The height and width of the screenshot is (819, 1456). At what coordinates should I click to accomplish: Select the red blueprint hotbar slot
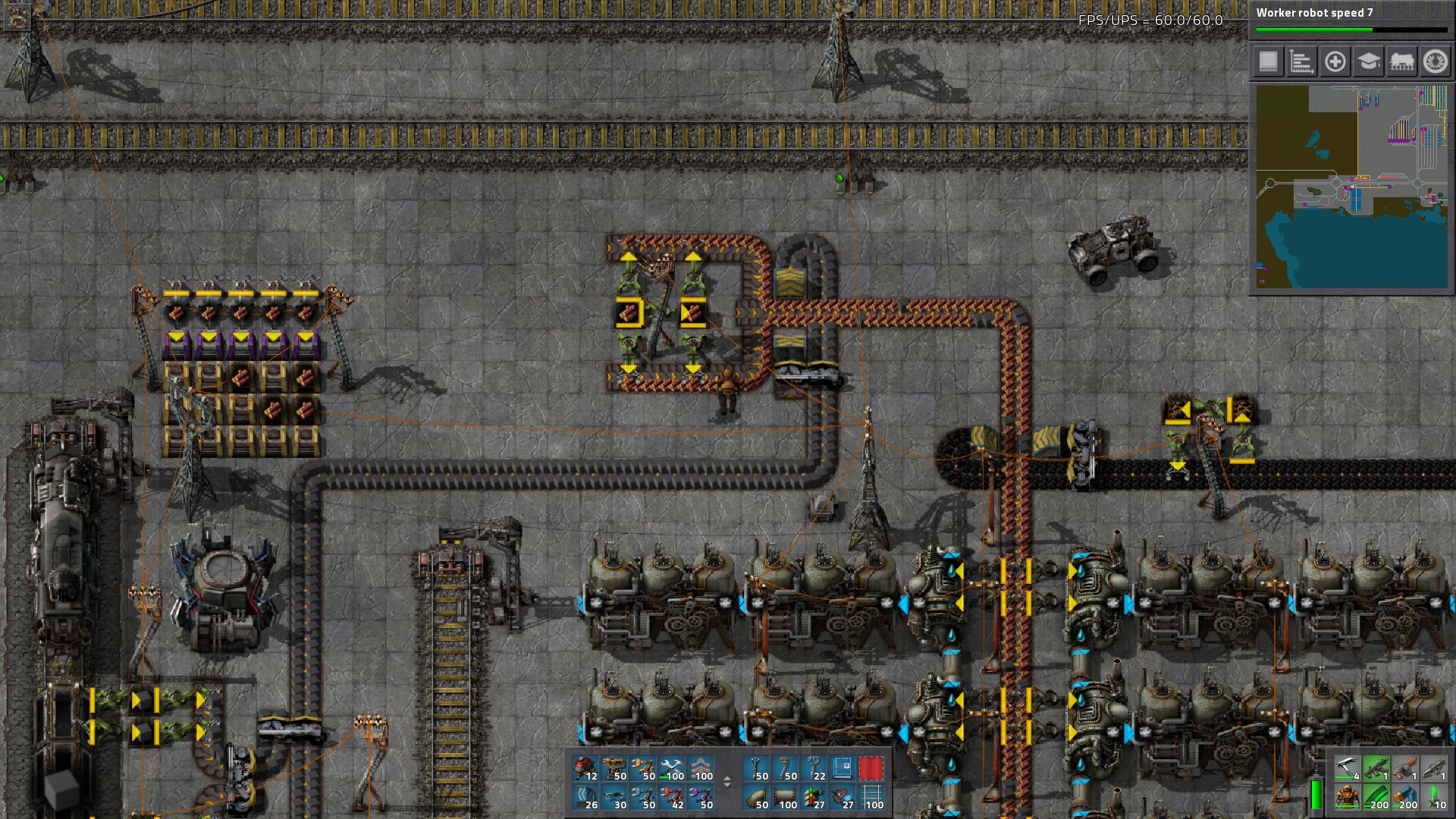point(871,768)
